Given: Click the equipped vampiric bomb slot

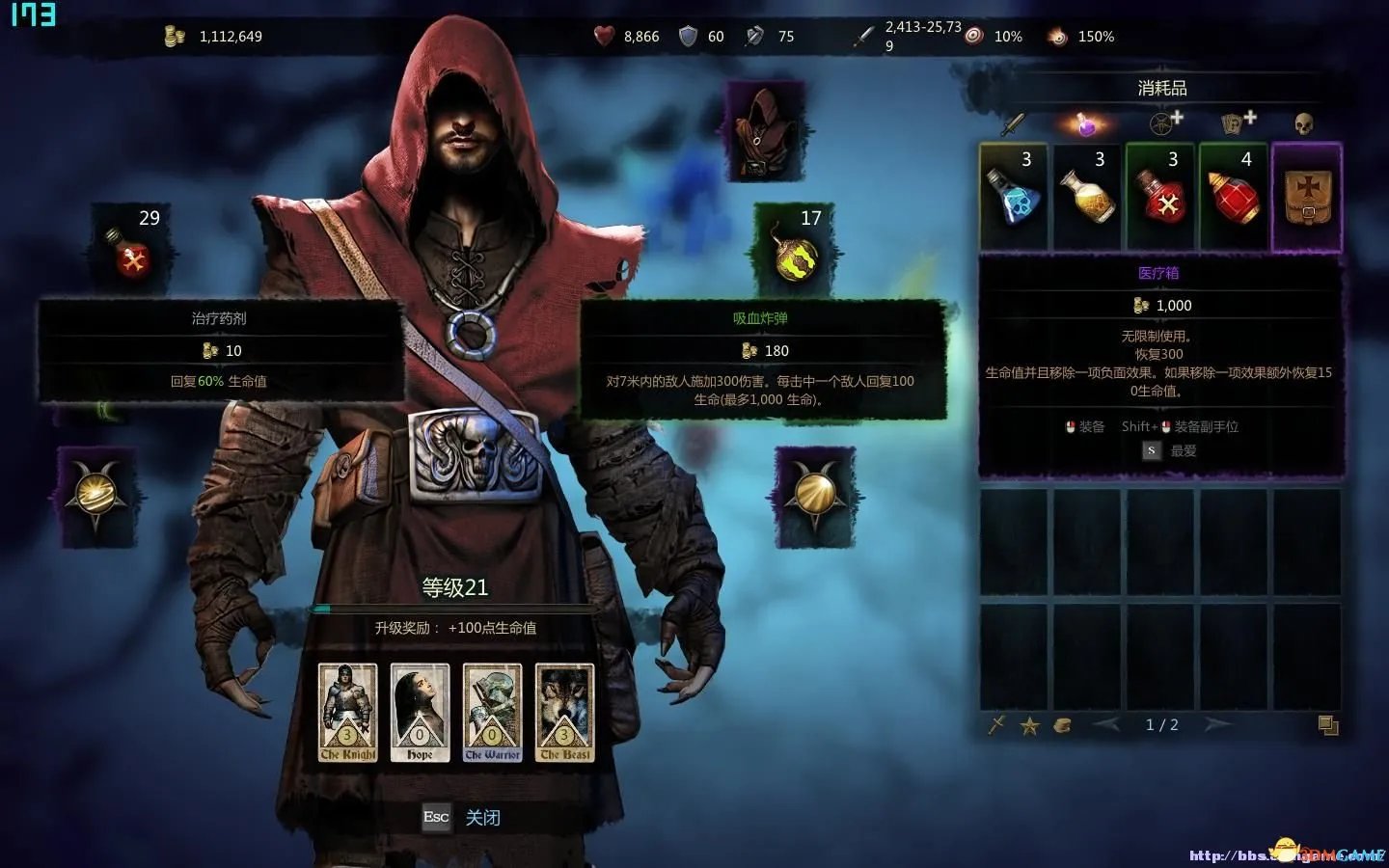Looking at the screenshot, I should [796, 249].
